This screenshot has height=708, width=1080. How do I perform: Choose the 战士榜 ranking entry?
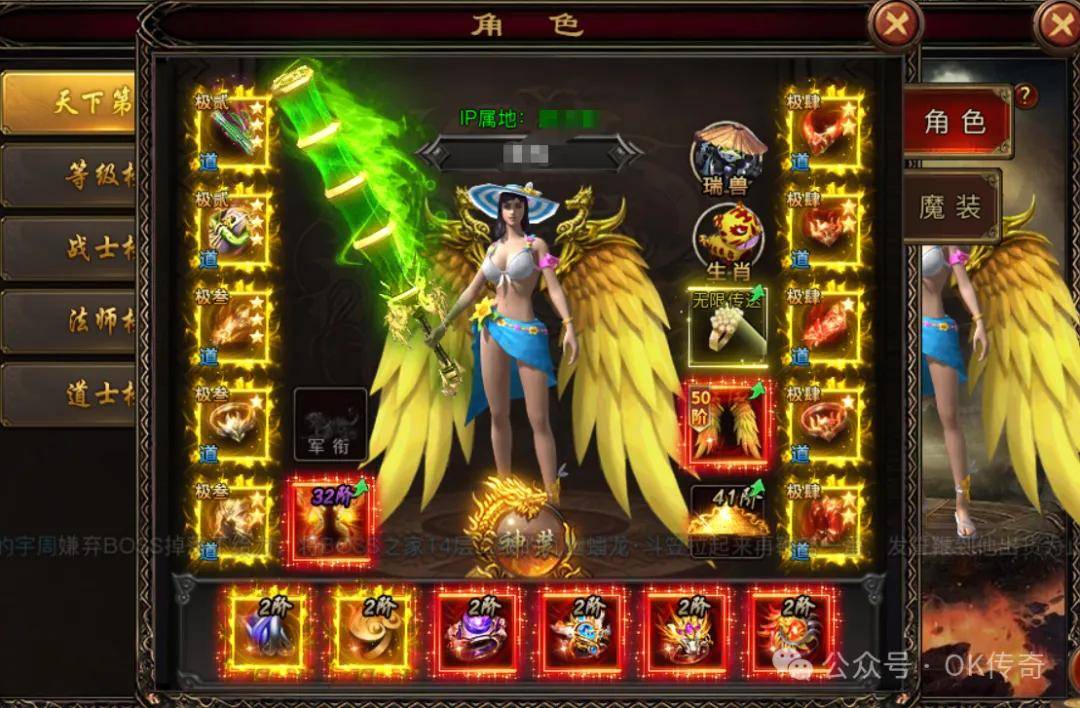[68, 248]
